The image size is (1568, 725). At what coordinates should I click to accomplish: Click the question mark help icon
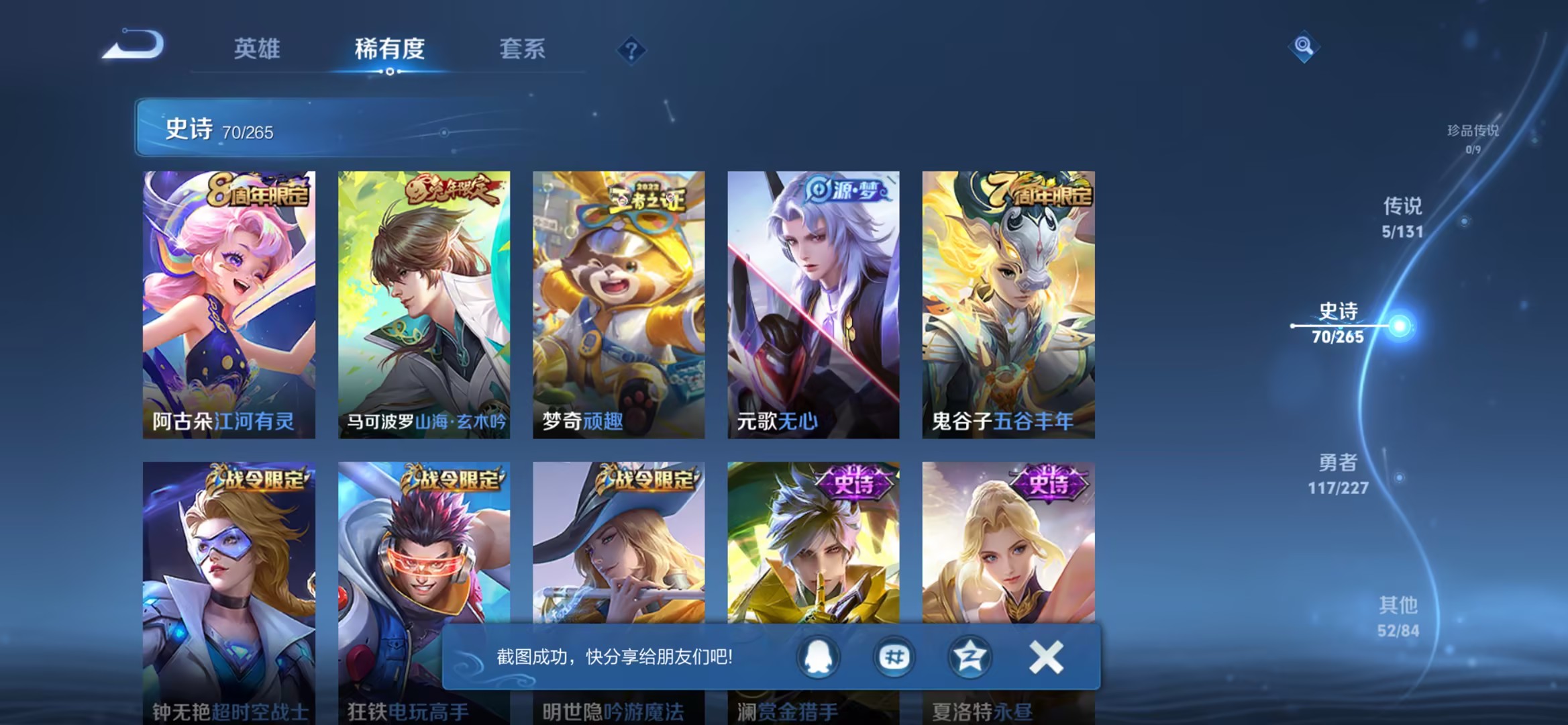click(633, 50)
